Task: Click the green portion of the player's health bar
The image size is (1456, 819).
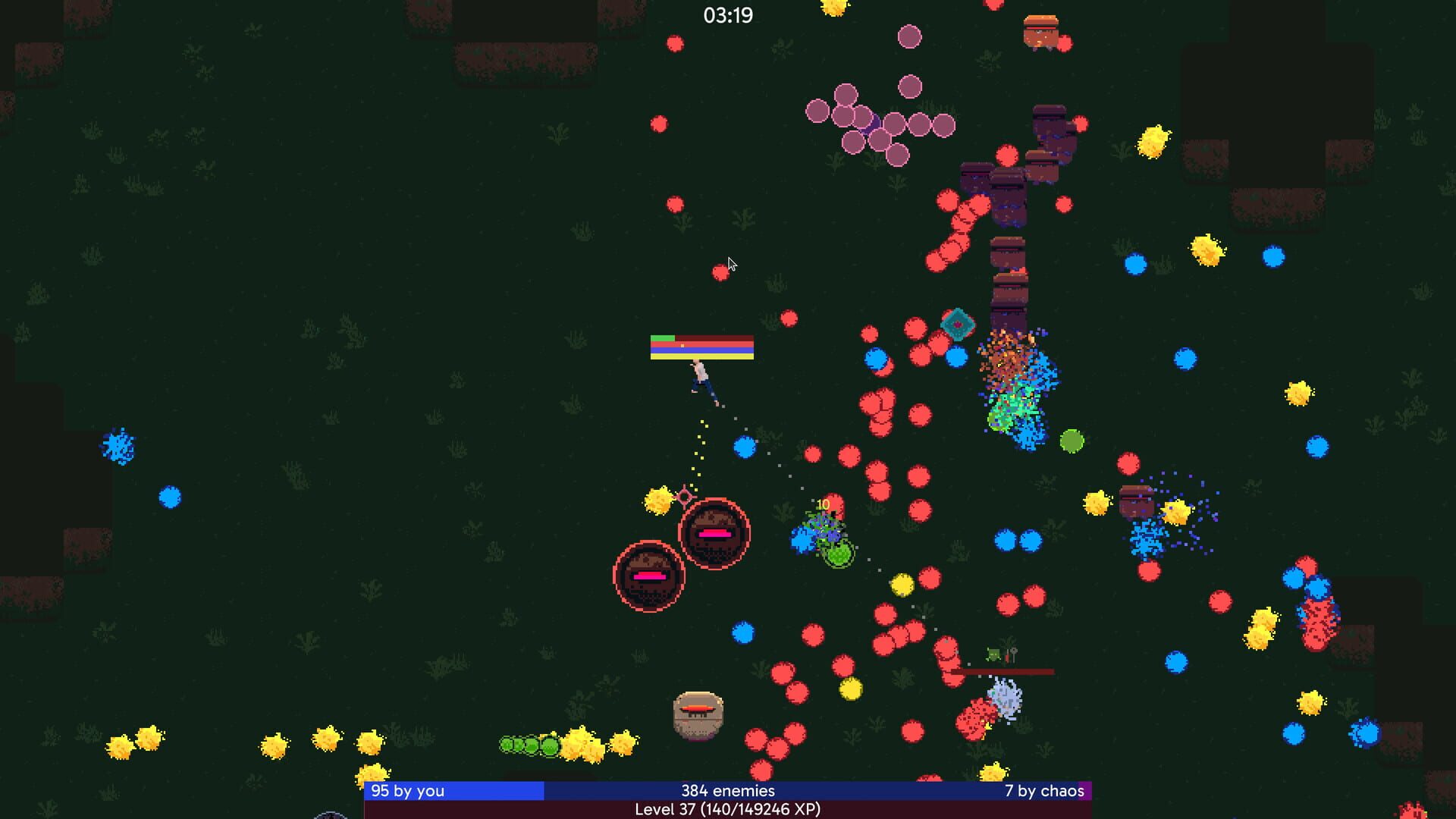Action: coord(664,336)
